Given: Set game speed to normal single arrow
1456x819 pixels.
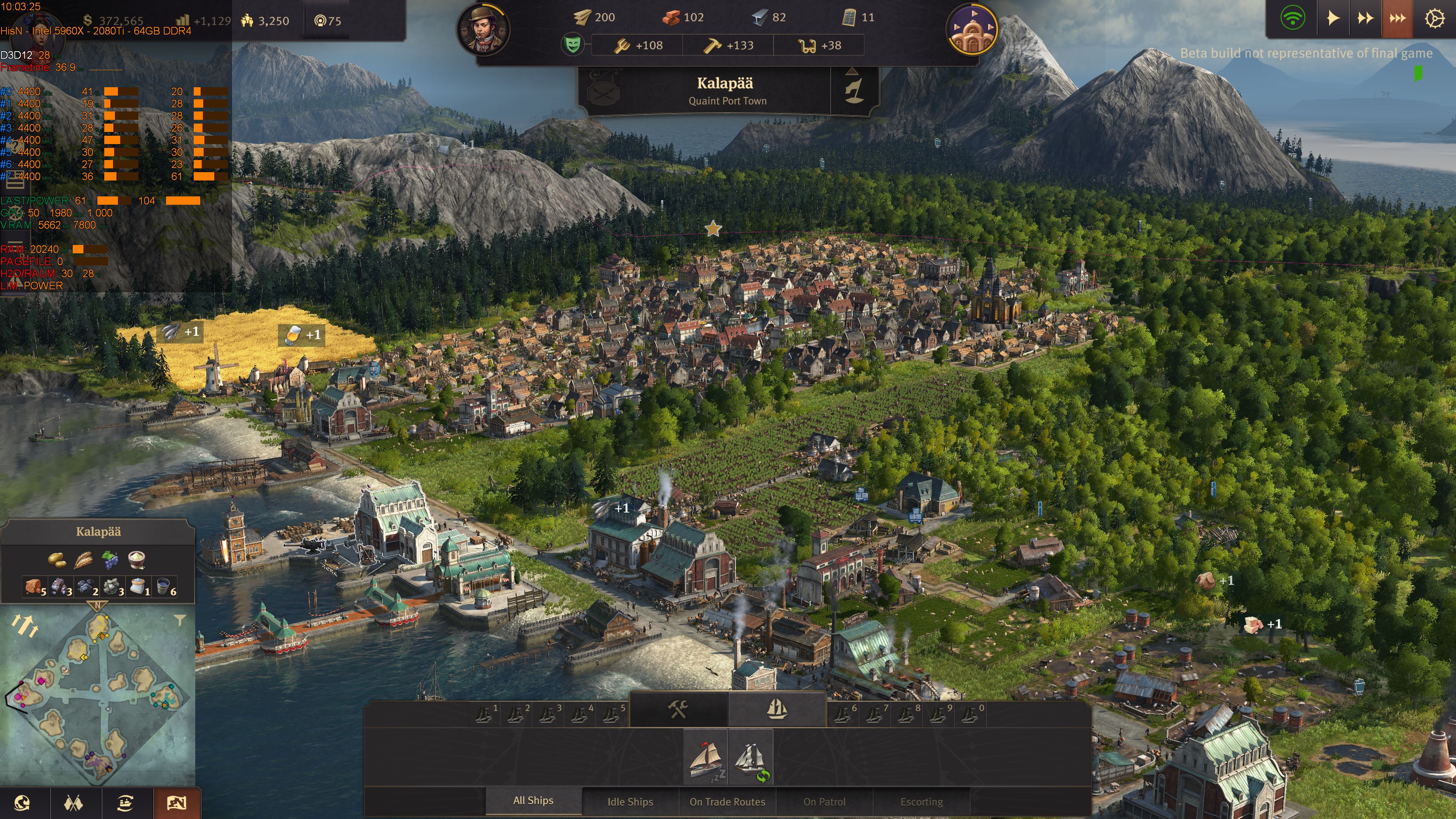Looking at the screenshot, I should click(1333, 19).
